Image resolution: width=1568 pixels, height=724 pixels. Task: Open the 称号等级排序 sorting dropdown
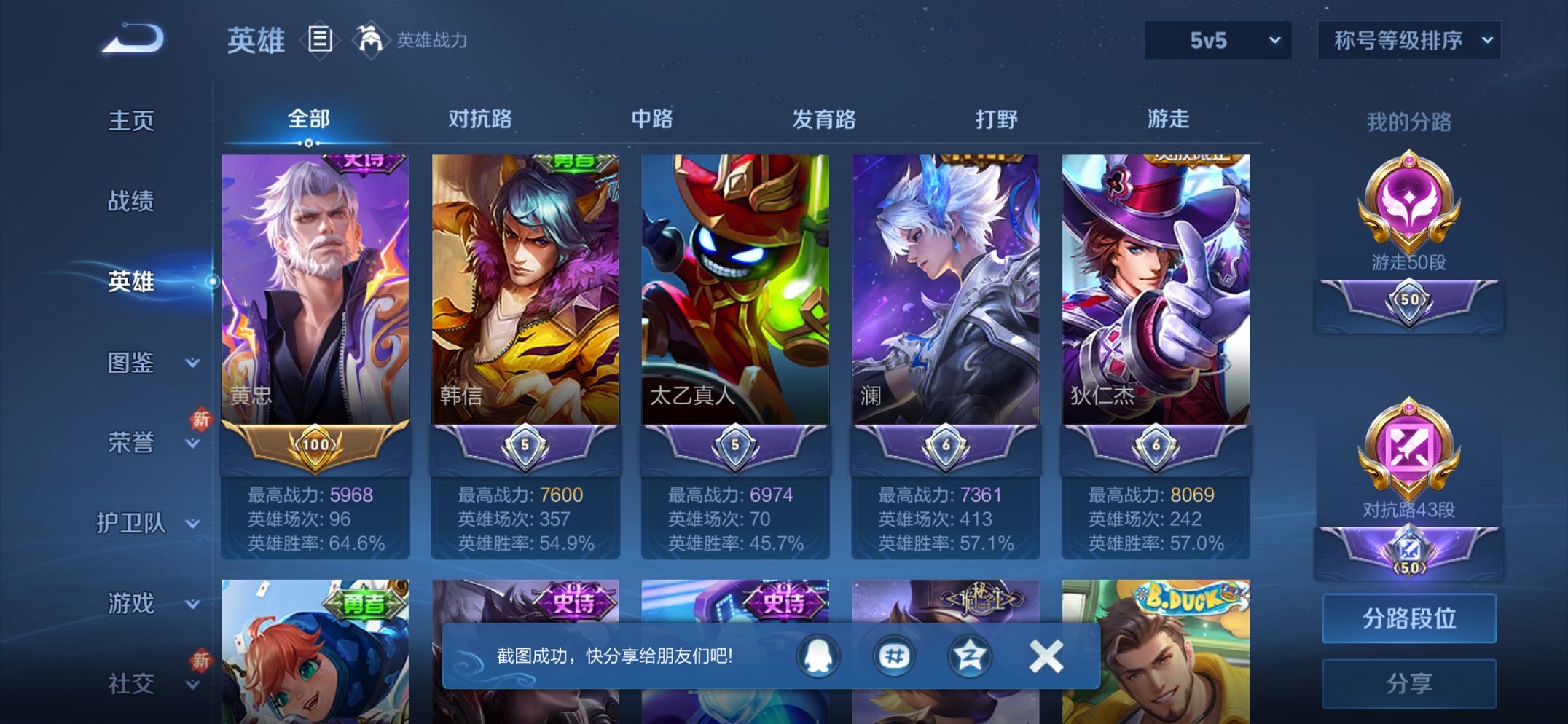coord(1408,42)
